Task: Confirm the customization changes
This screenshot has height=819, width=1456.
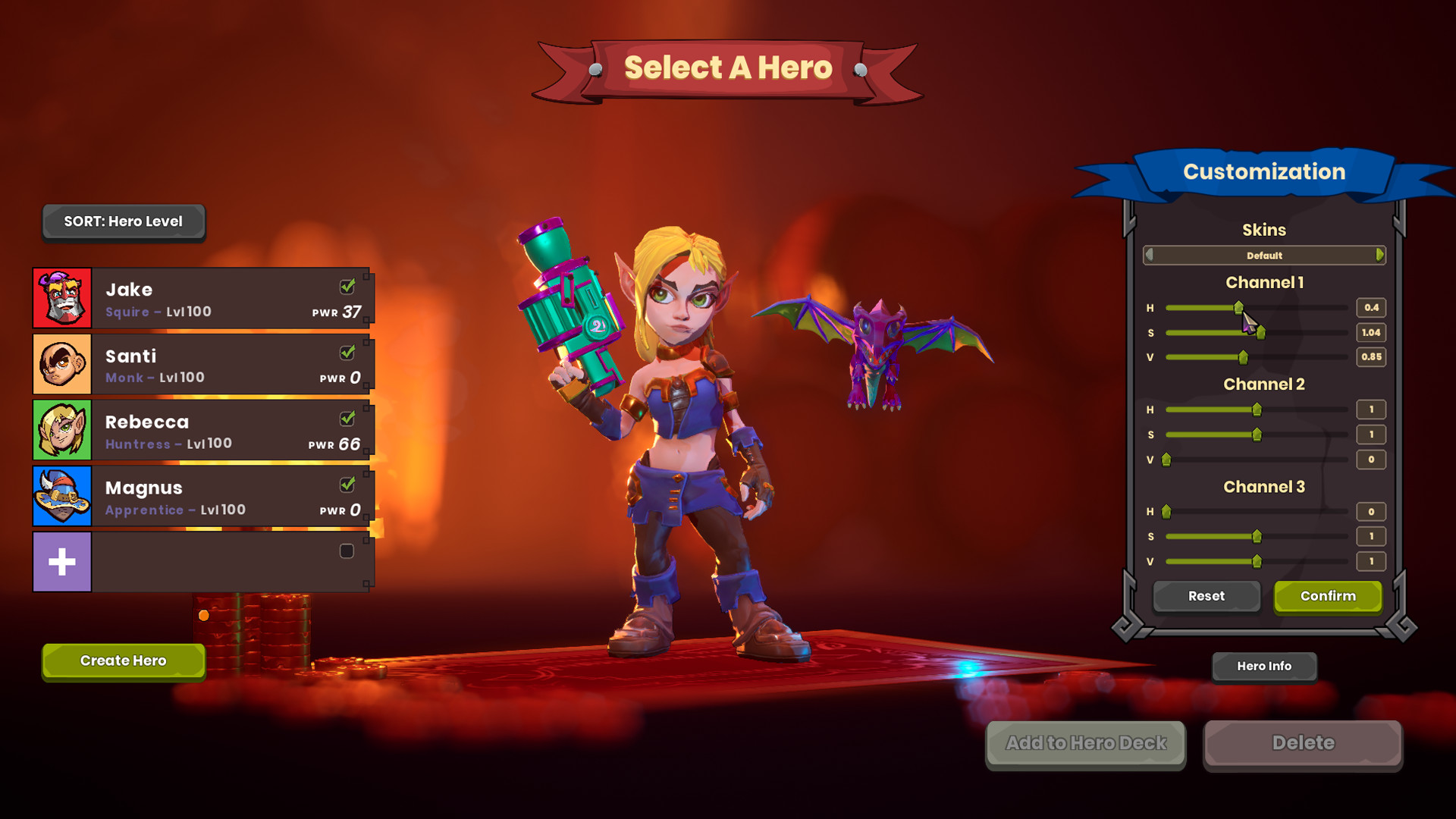Action: [1327, 596]
